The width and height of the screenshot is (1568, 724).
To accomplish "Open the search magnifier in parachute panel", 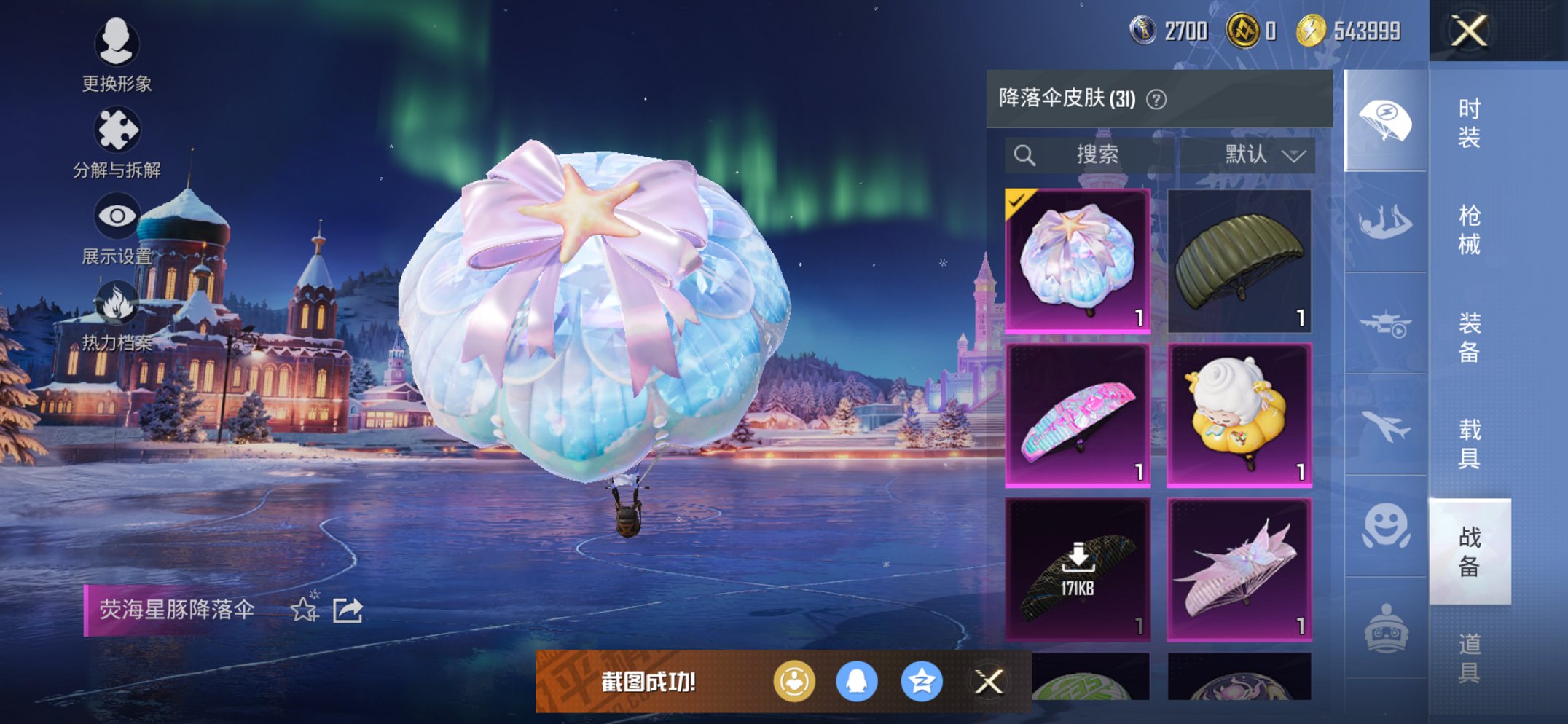I will click(x=1025, y=154).
